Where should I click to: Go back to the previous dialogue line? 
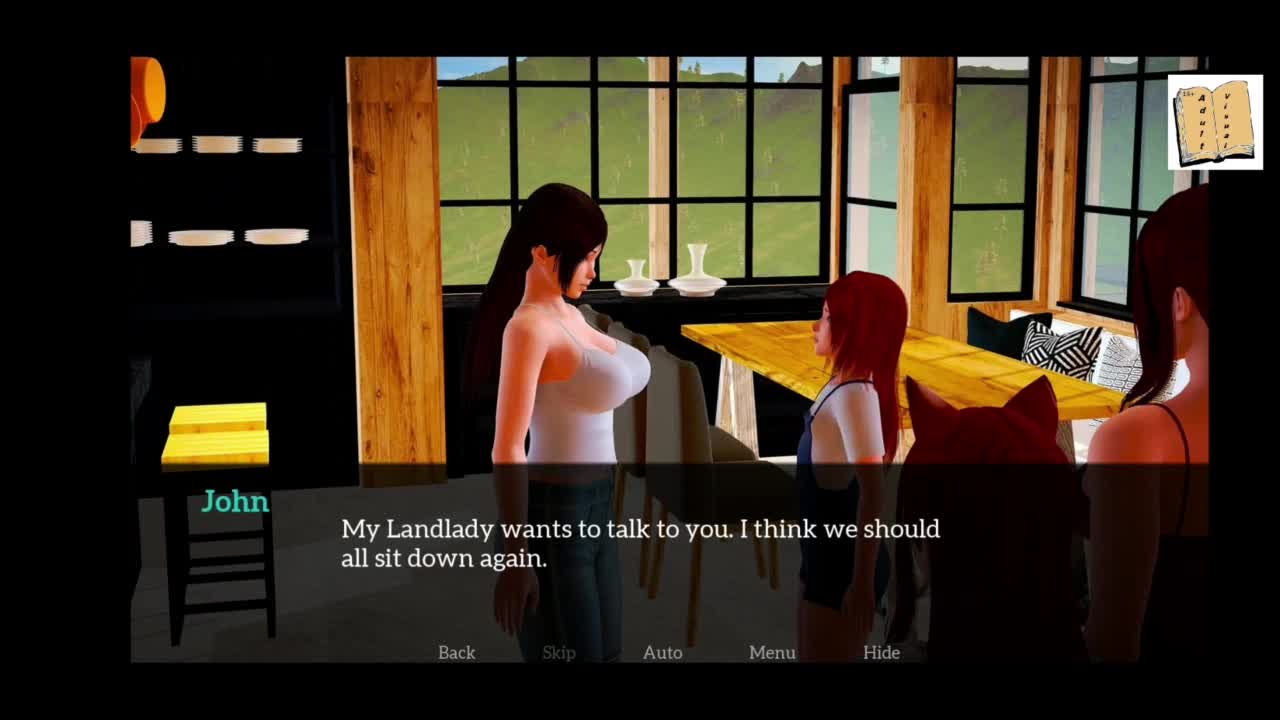tap(456, 652)
